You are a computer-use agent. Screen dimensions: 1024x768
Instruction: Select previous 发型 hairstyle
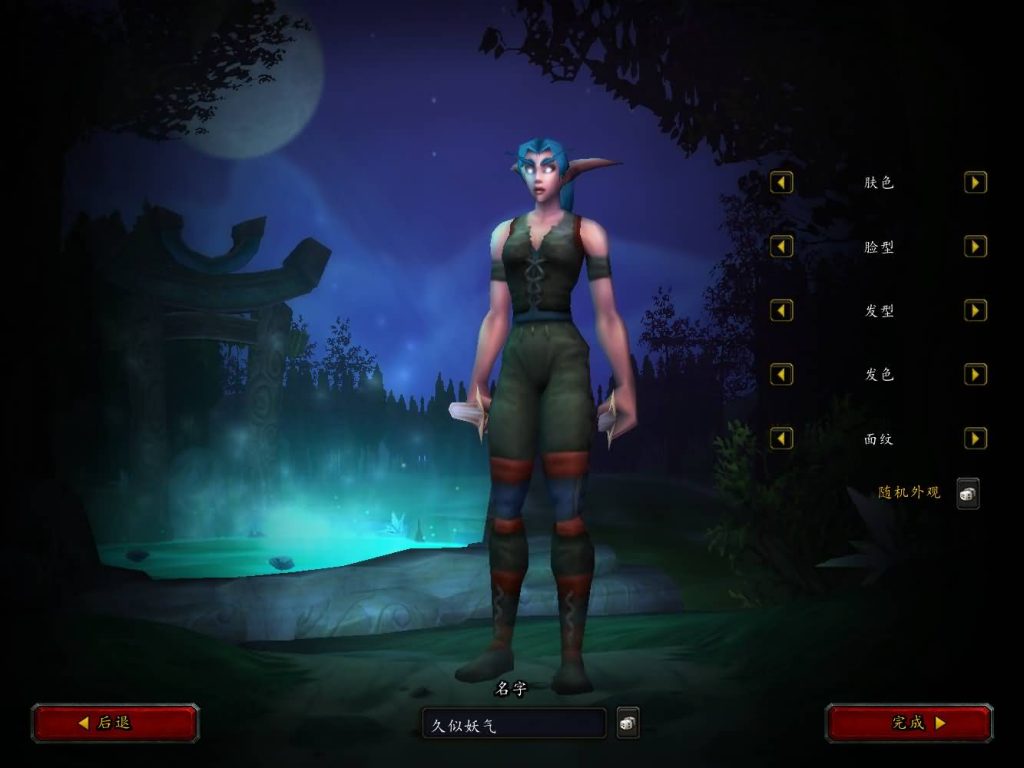tap(782, 311)
